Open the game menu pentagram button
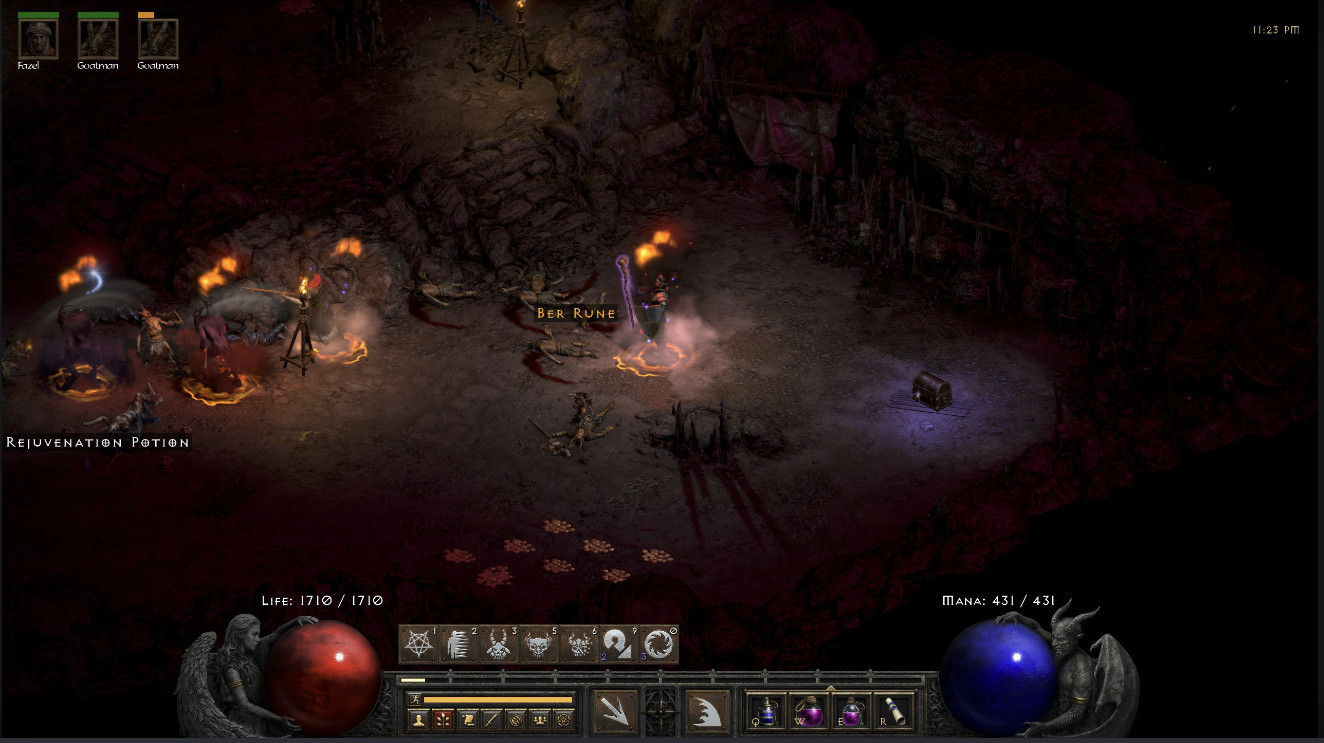 click(x=564, y=718)
